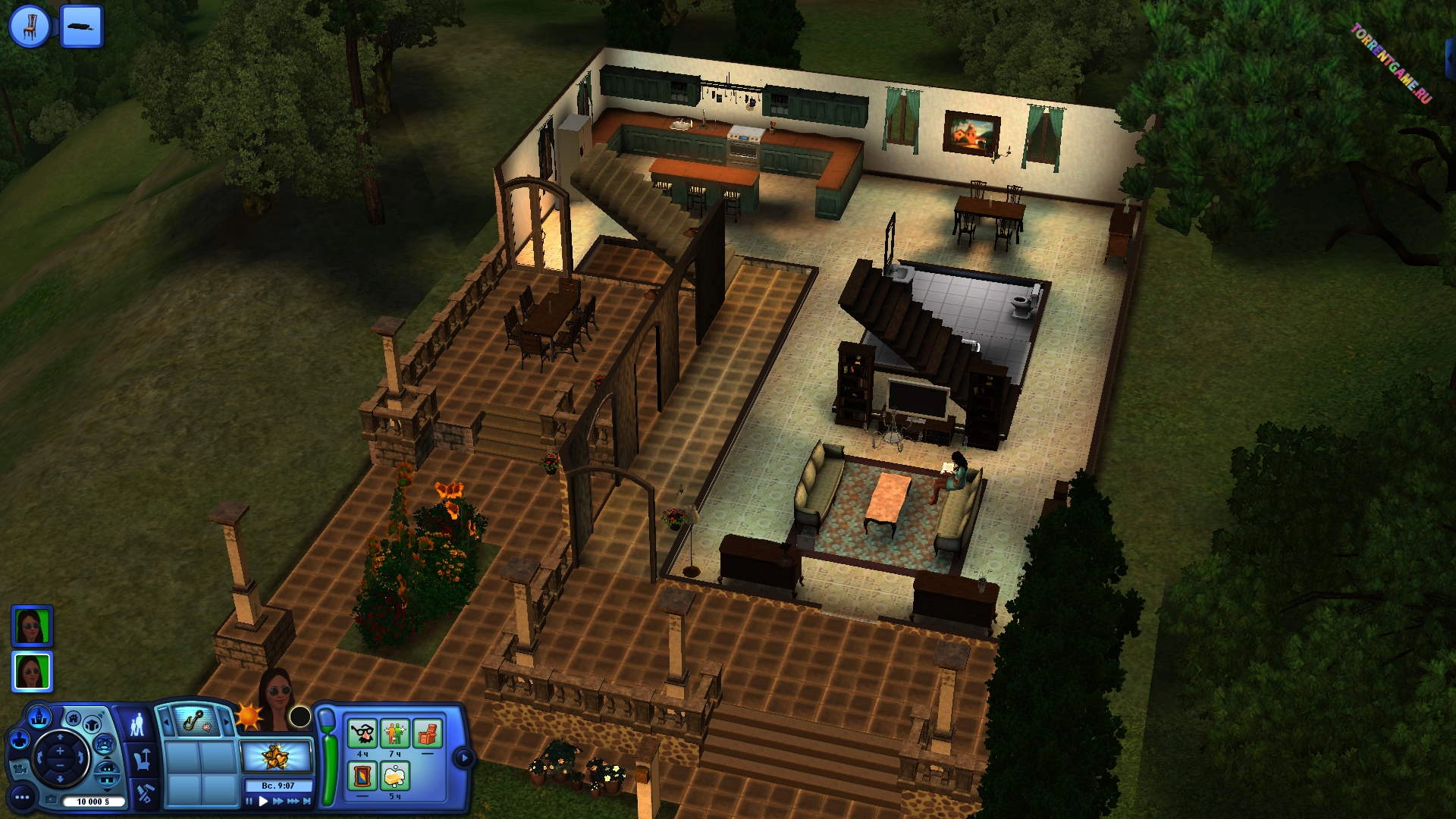Pause the game

tap(249, 801)
